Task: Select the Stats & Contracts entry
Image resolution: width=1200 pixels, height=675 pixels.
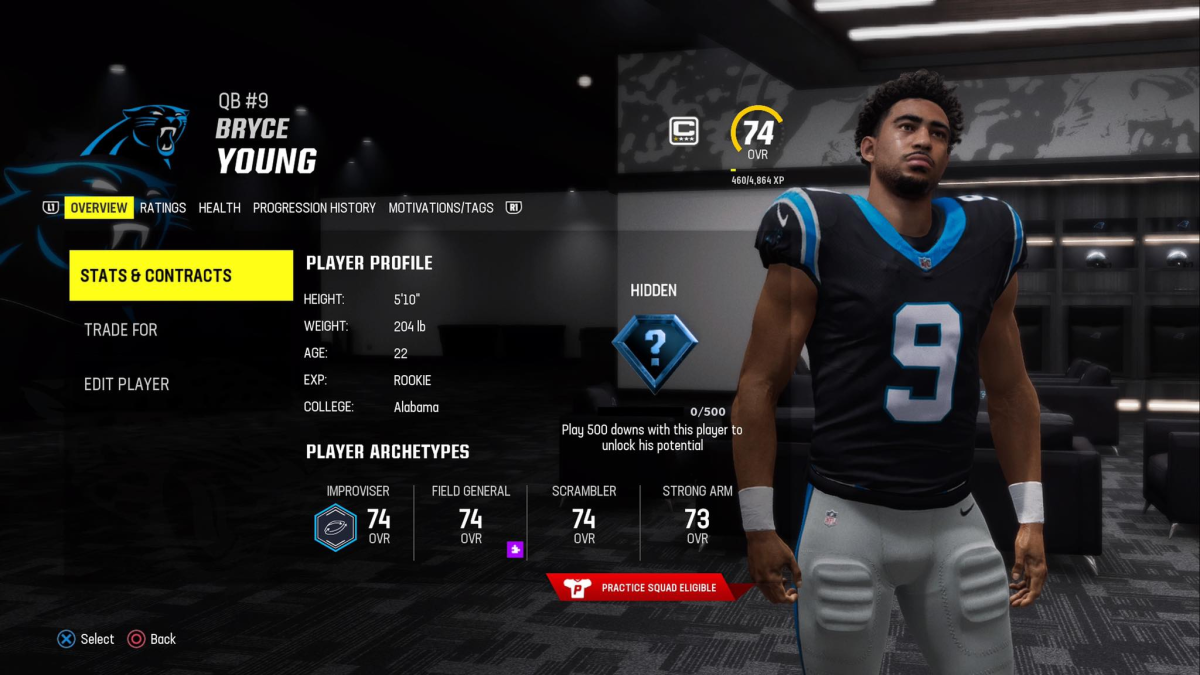Action: [x=181, y=276]
